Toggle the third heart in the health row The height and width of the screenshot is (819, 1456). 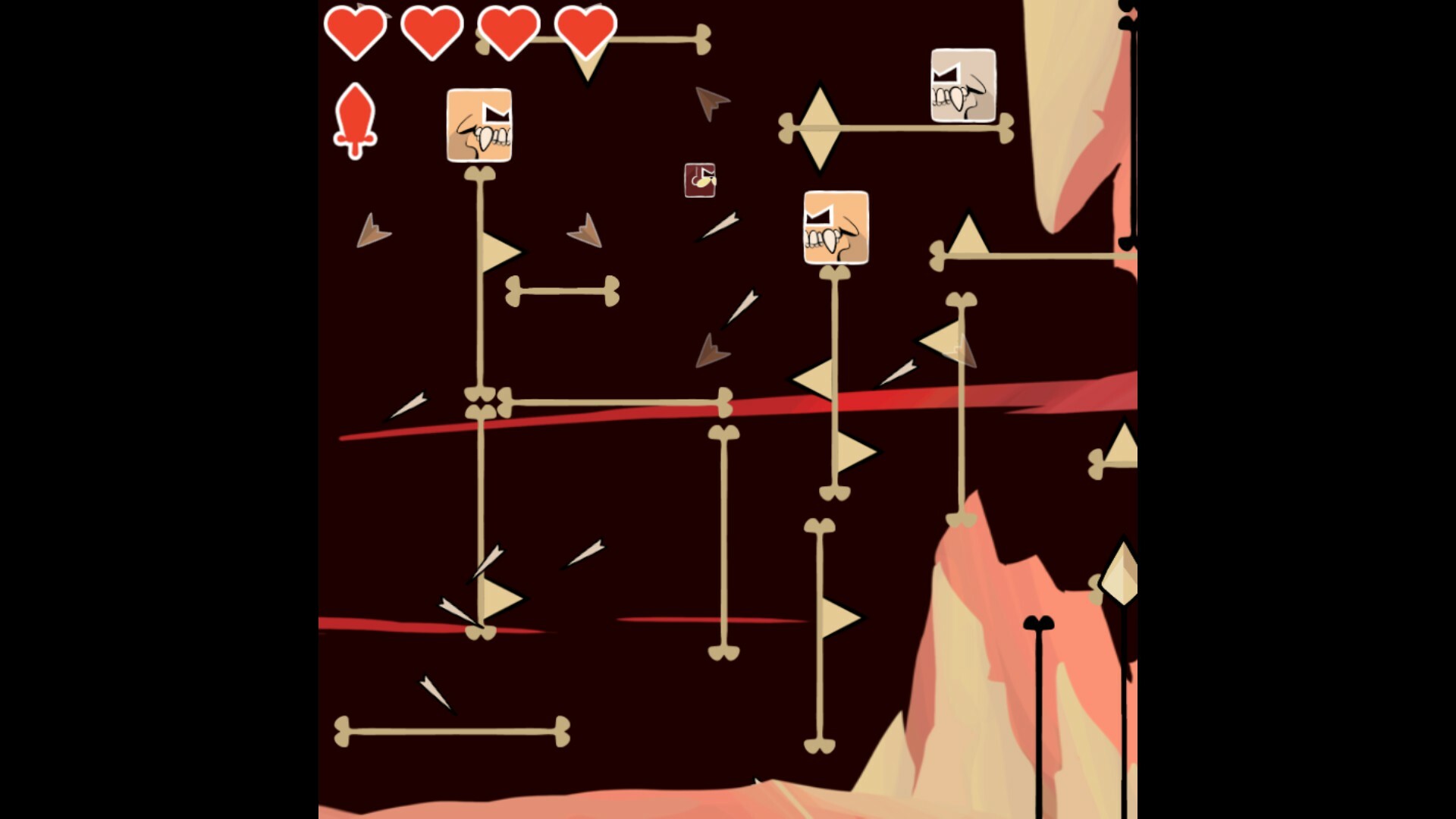508,31
